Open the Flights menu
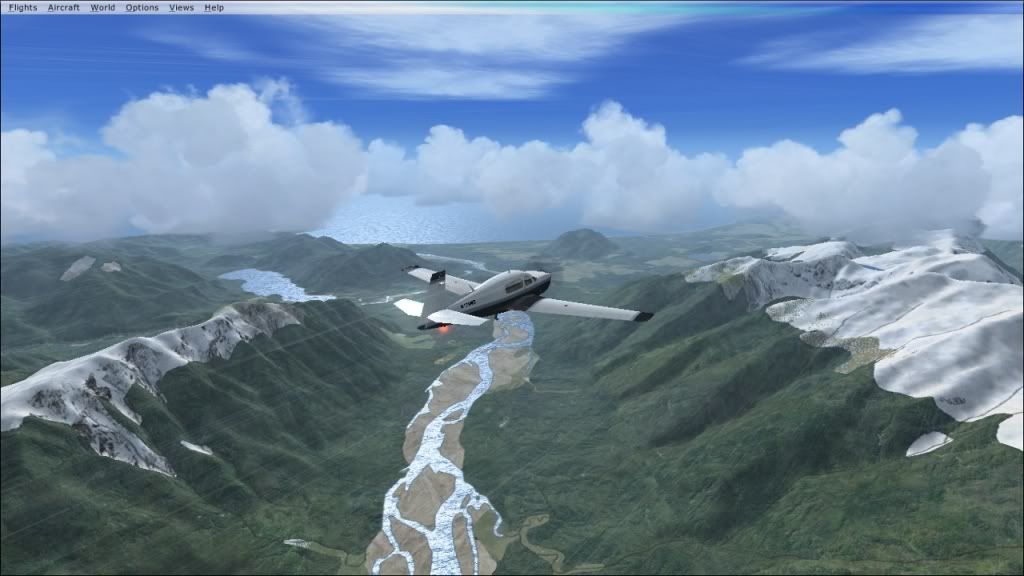Screen dimensions: 1024x576 [x=22, y=7]
